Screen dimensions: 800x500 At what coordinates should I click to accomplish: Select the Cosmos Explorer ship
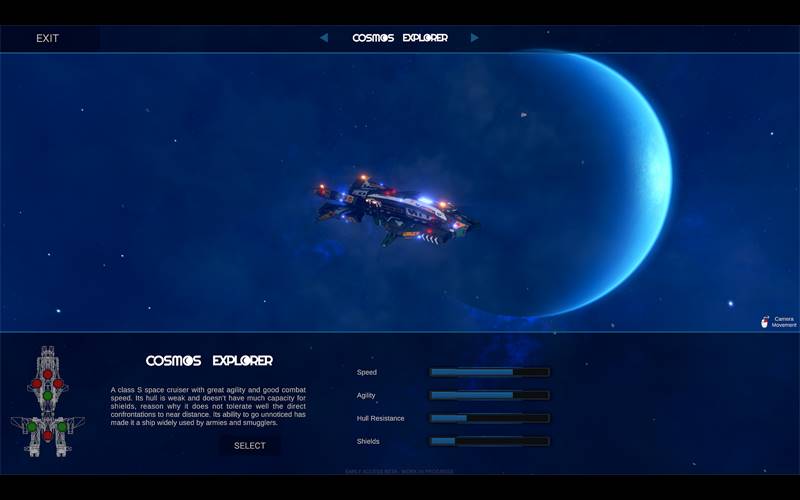[250, 445]
